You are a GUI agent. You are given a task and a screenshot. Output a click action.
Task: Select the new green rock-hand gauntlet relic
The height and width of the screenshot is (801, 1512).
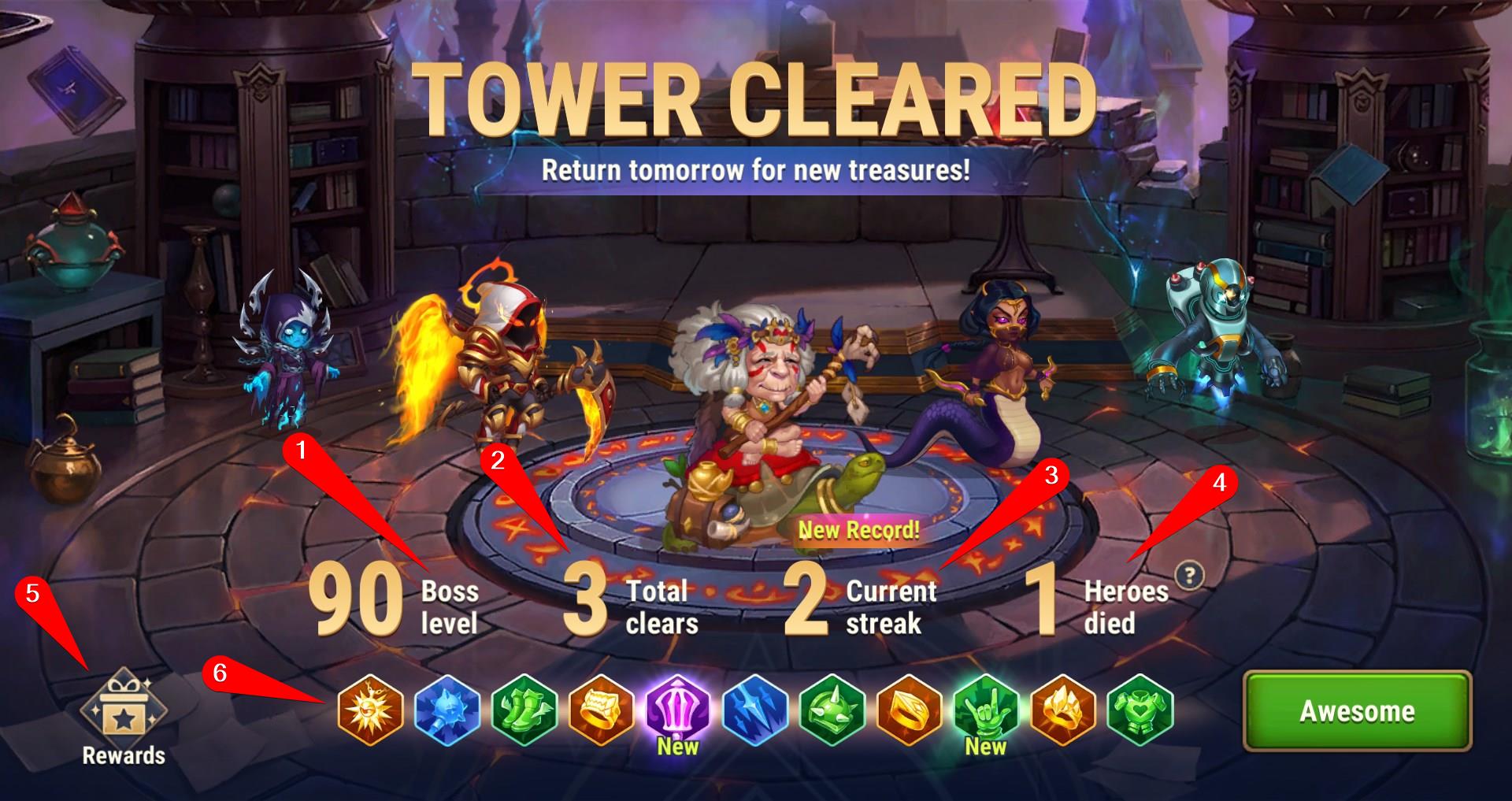pos(986,708)
